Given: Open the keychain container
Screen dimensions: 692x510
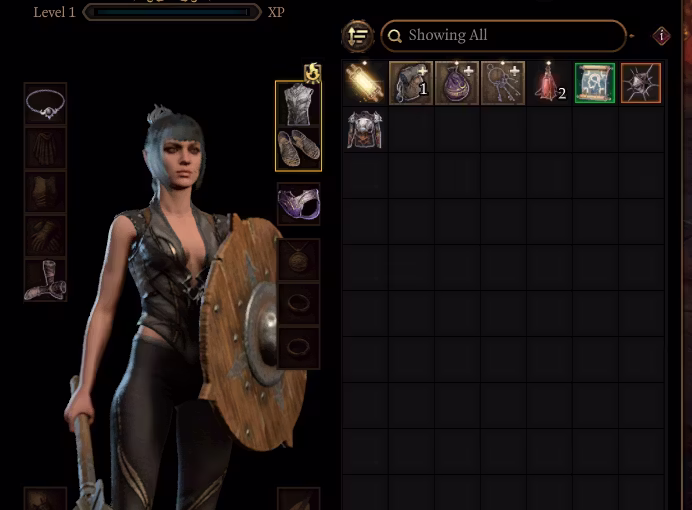Looking at the screenshot, I should tap(502, 83).
